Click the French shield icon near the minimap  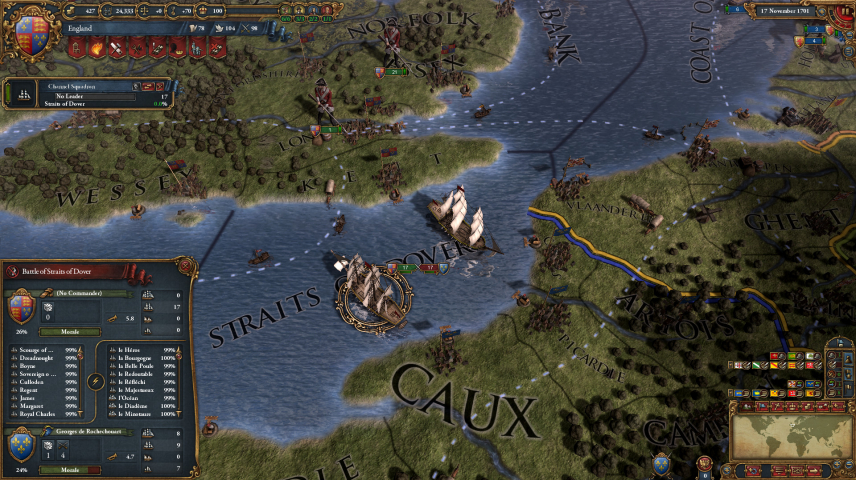tap(661, 463)
